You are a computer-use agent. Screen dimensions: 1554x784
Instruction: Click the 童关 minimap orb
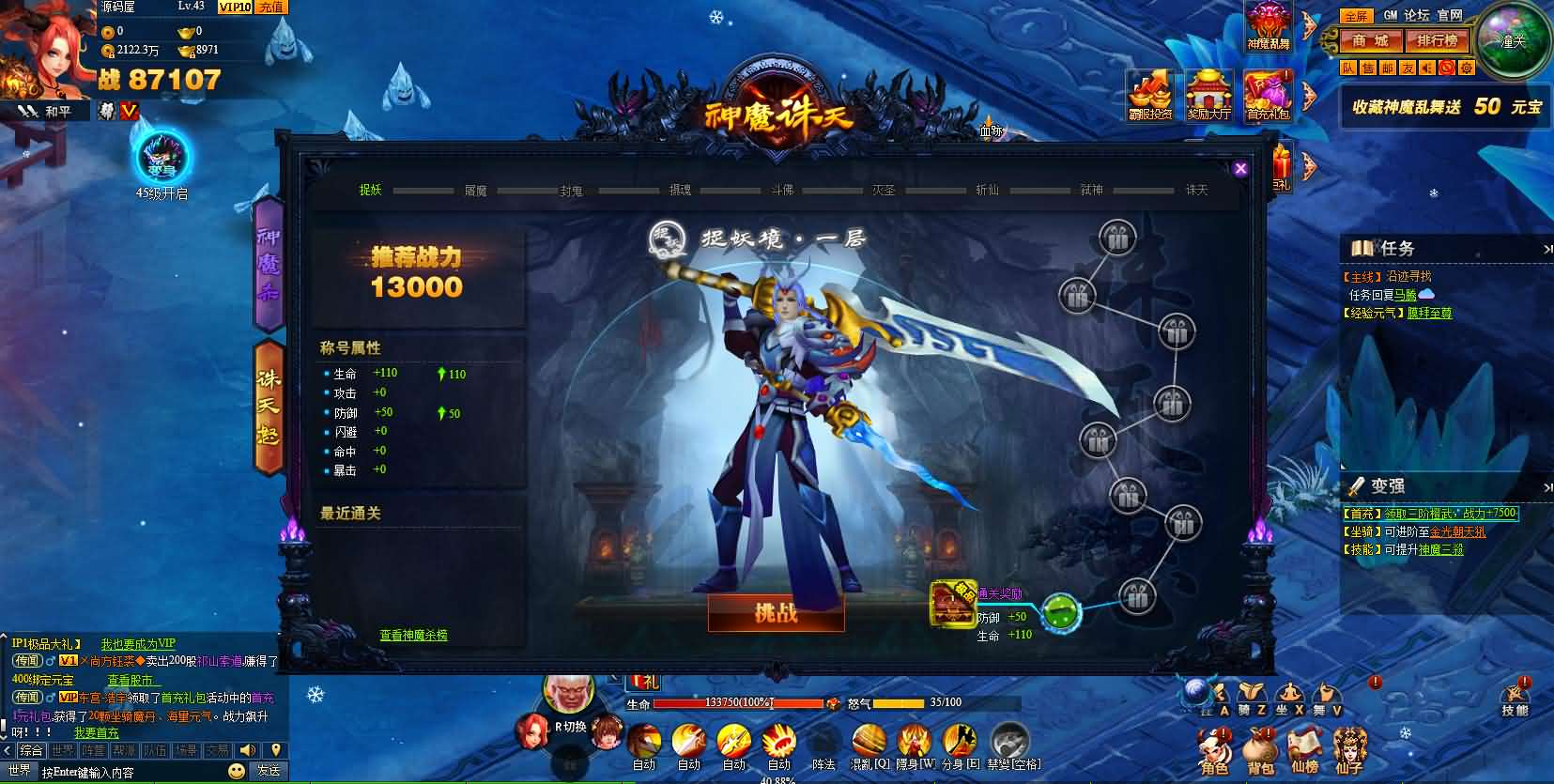(1512, 41)
